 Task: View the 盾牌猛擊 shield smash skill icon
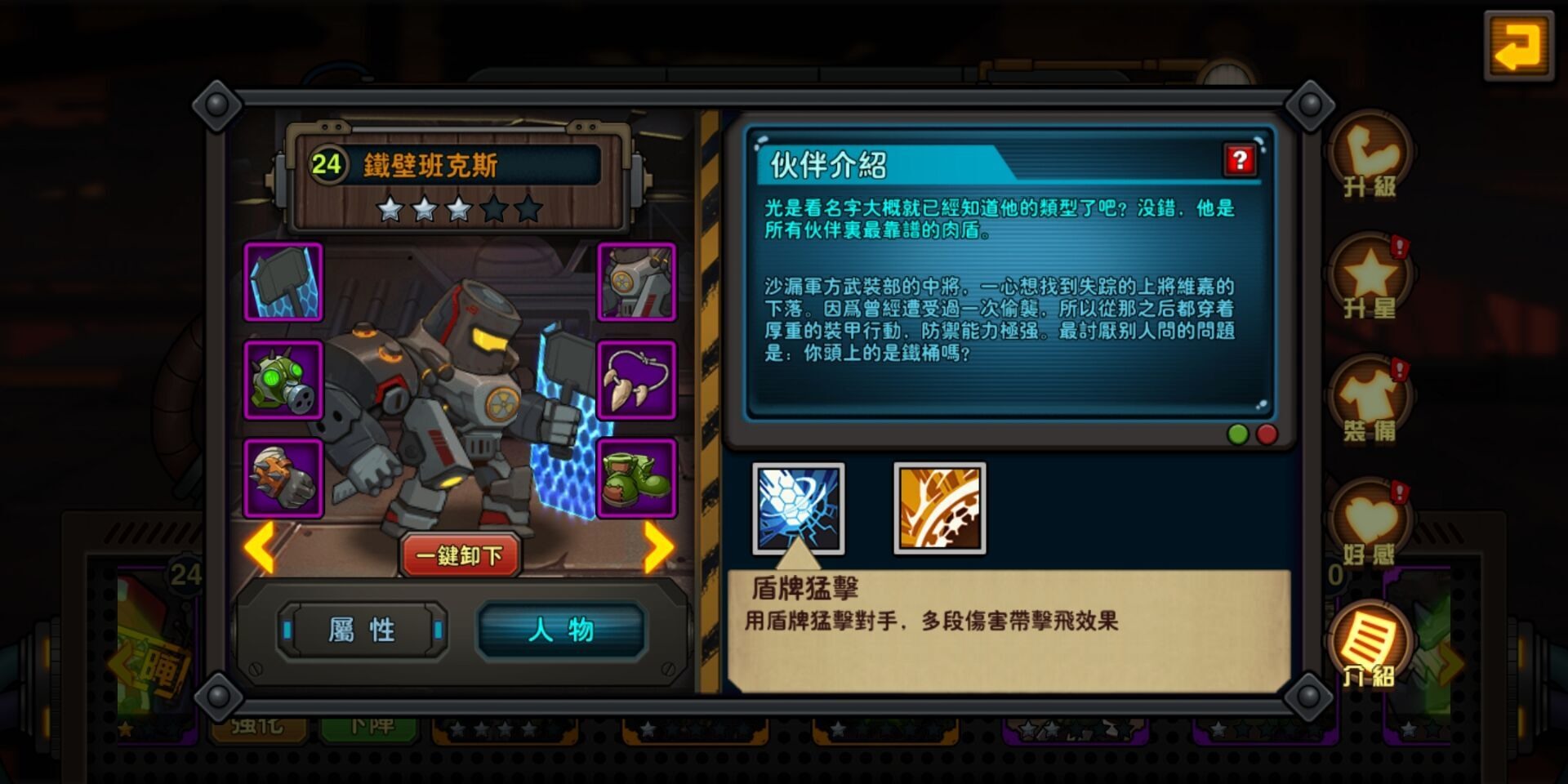pyautogui.click(x=798, y=508)
